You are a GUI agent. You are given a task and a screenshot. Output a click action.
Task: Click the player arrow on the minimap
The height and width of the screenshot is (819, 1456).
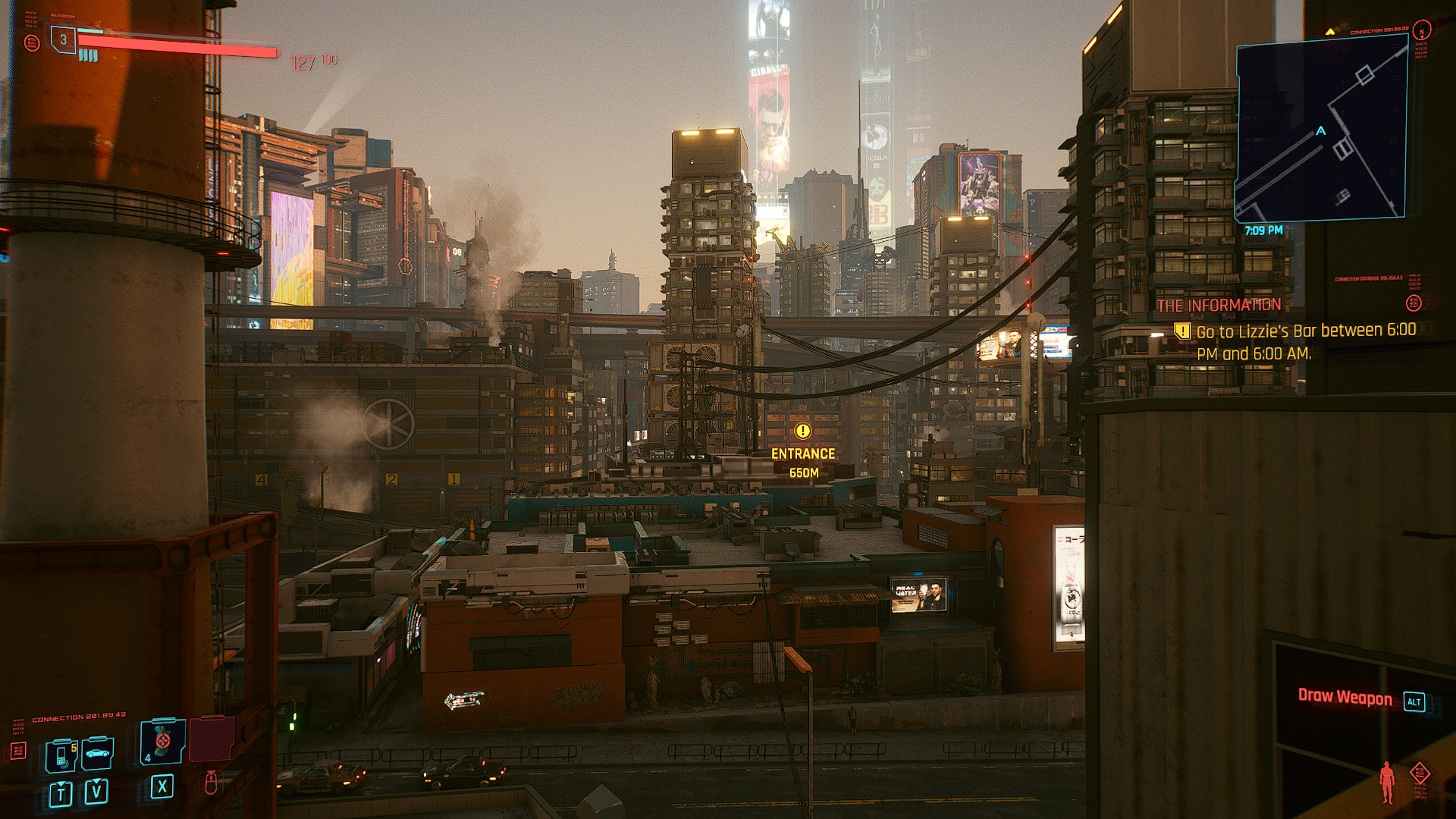1321,130
